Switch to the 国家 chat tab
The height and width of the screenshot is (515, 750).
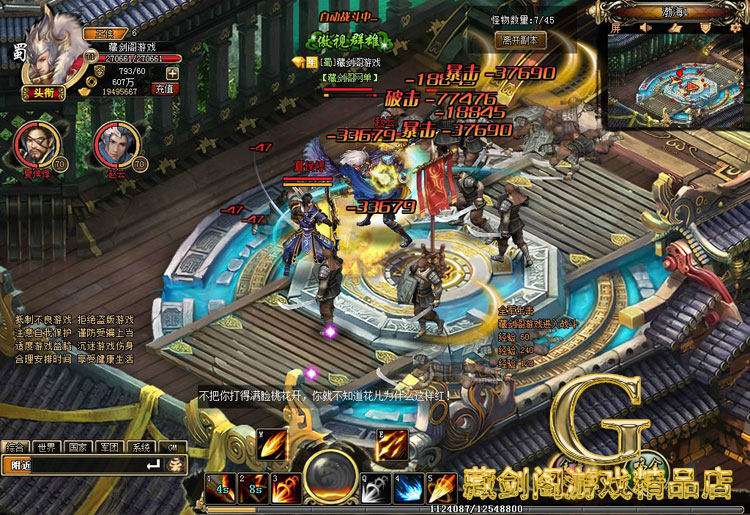(x=78, y=447)
